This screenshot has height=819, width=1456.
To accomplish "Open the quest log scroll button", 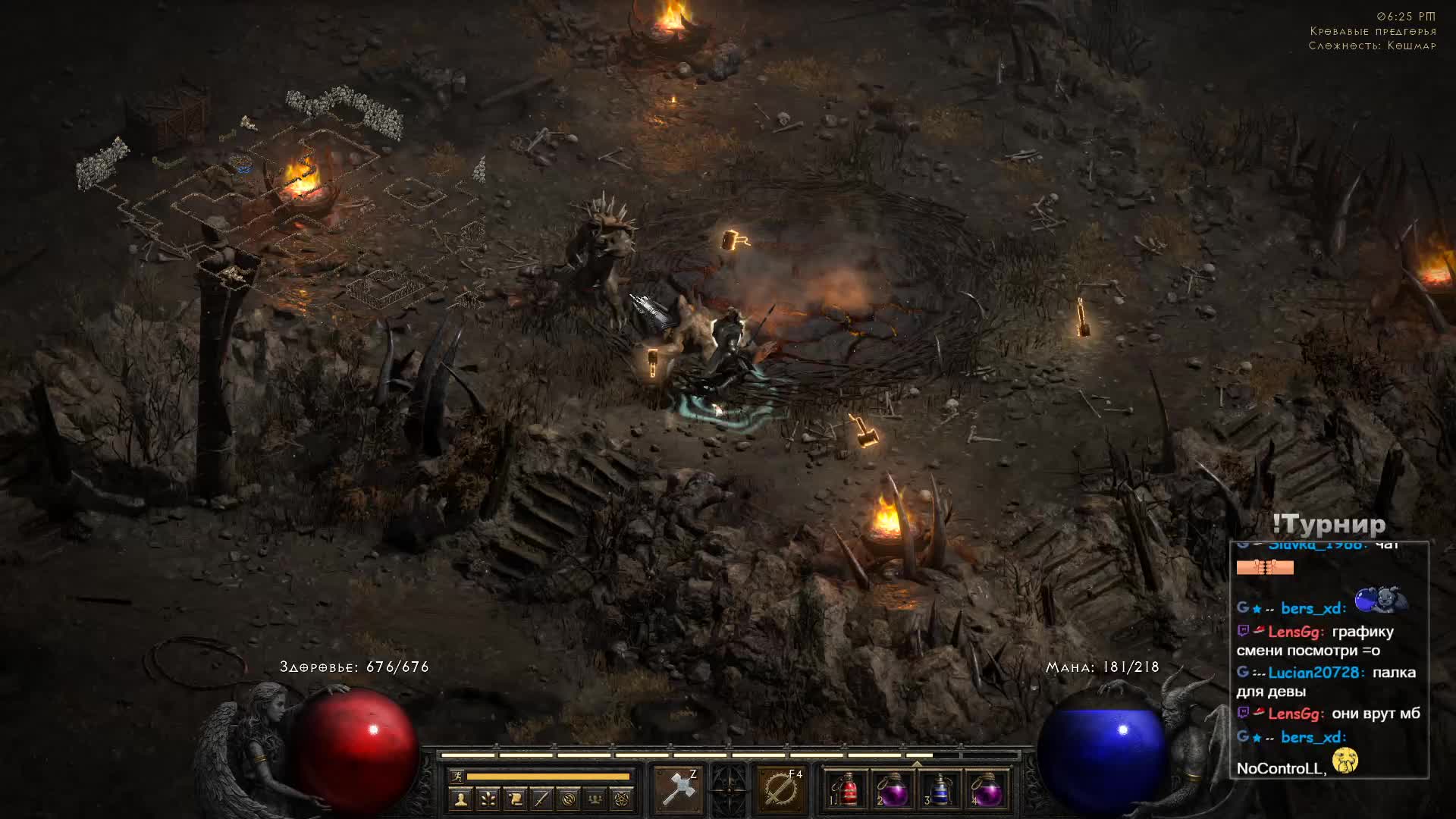I will 515,799.
